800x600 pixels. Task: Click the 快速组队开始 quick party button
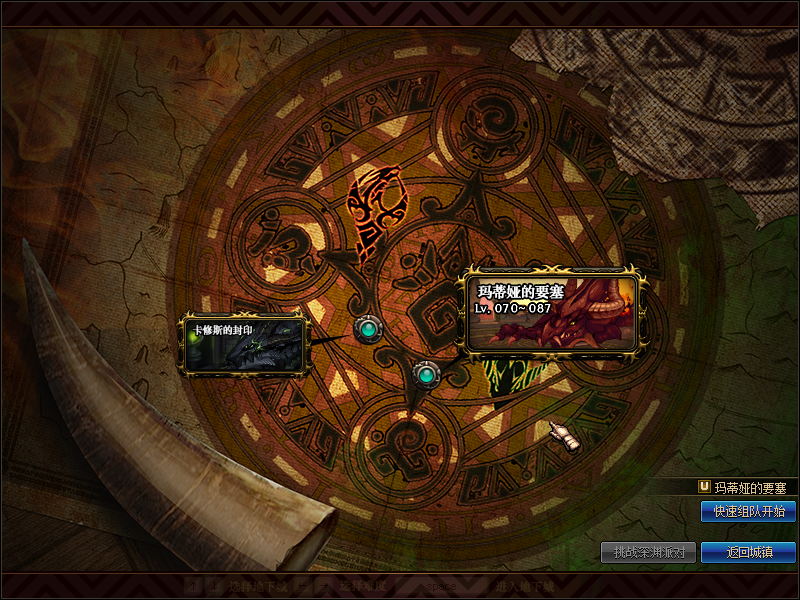(748, 511)
